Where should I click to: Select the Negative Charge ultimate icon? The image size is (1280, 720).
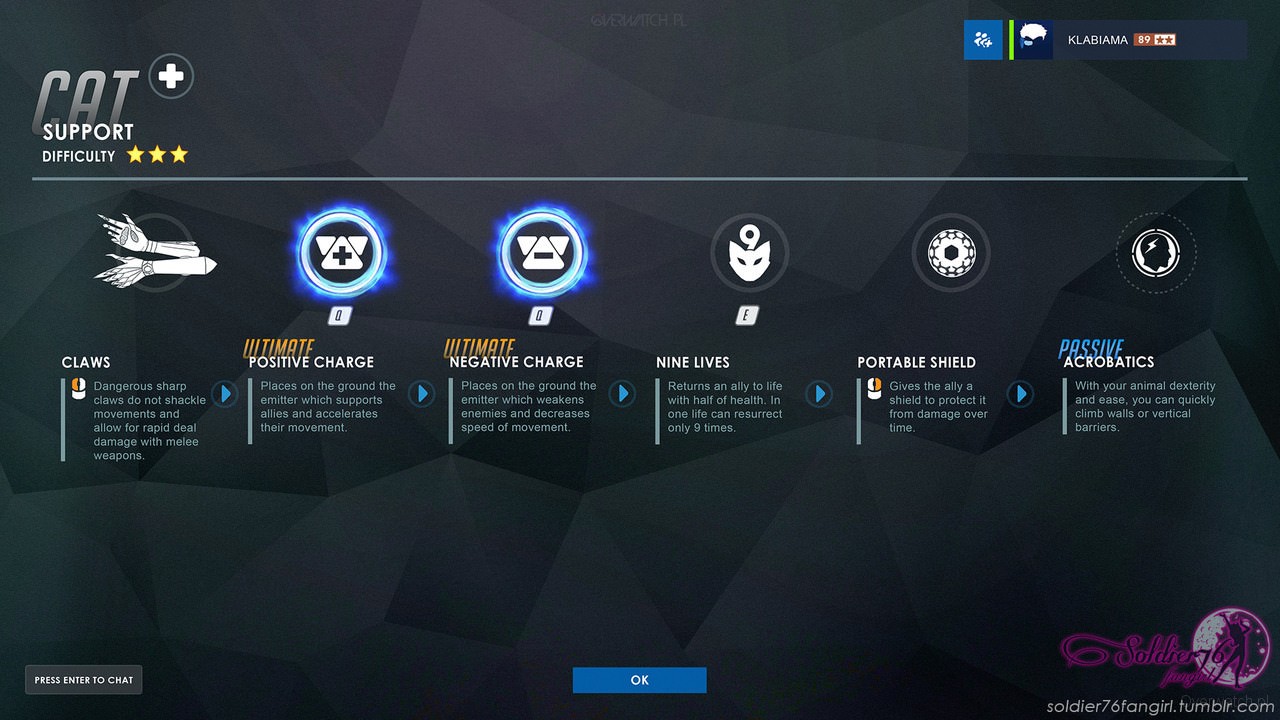tap(542, 253)
